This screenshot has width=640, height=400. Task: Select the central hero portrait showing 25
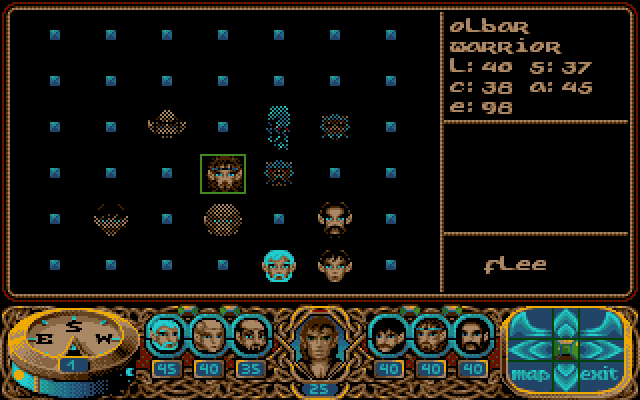coord(320,345)
